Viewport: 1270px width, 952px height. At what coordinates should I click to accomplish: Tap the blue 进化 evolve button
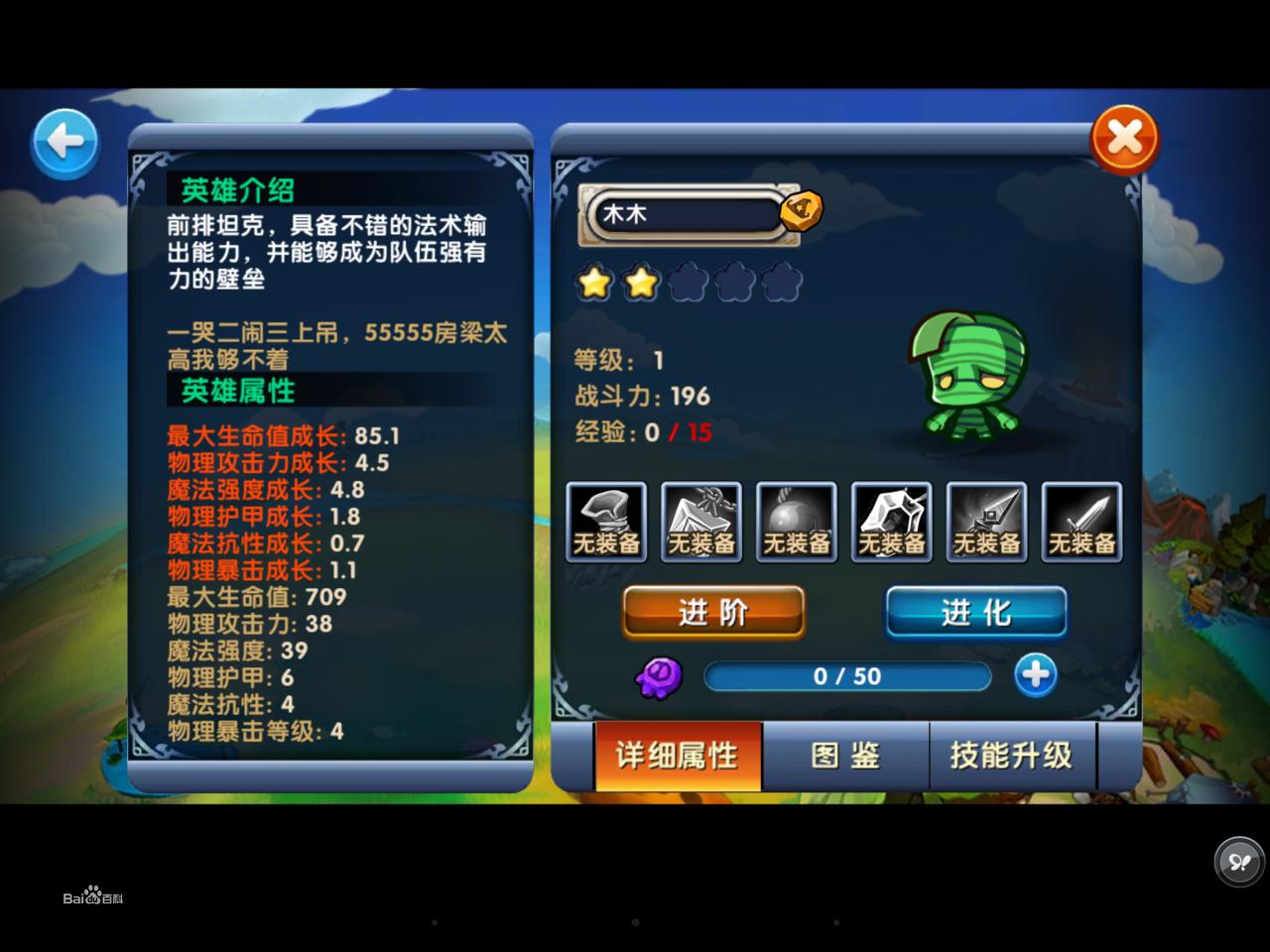tap(976, 612)
